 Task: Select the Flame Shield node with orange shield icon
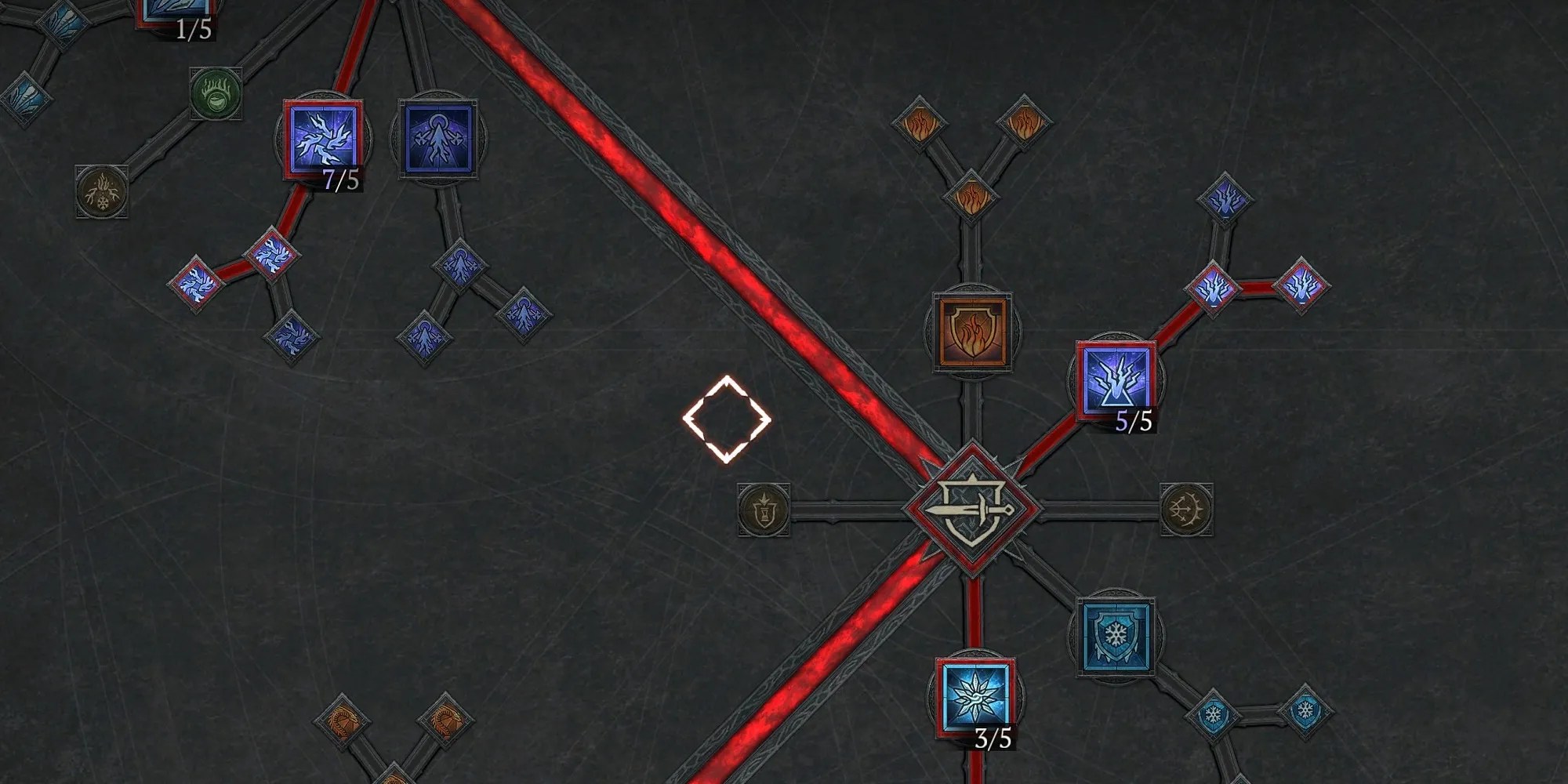point(972,329)
